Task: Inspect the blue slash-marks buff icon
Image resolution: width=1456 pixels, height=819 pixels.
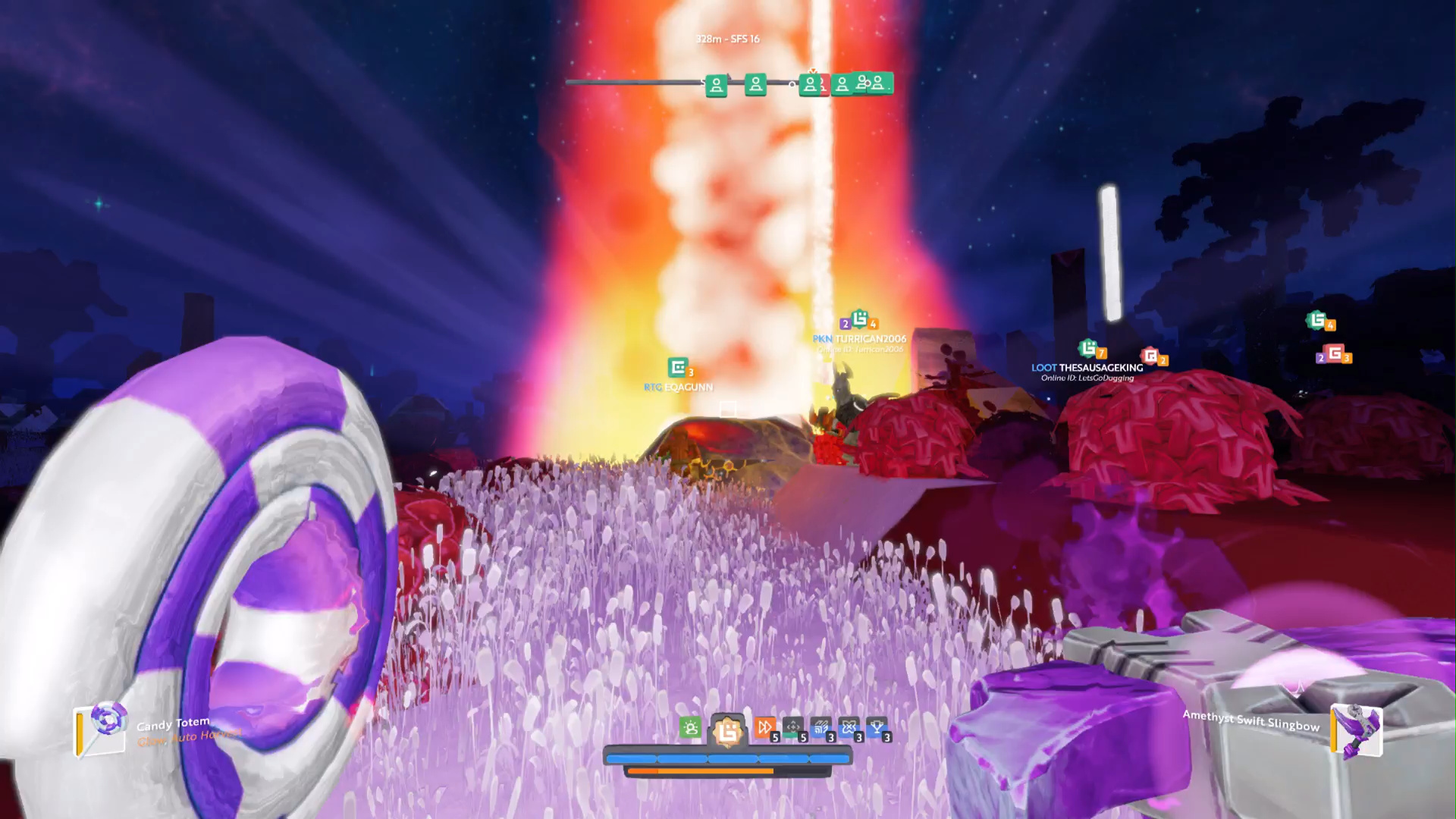Action: tap(821, 729)
